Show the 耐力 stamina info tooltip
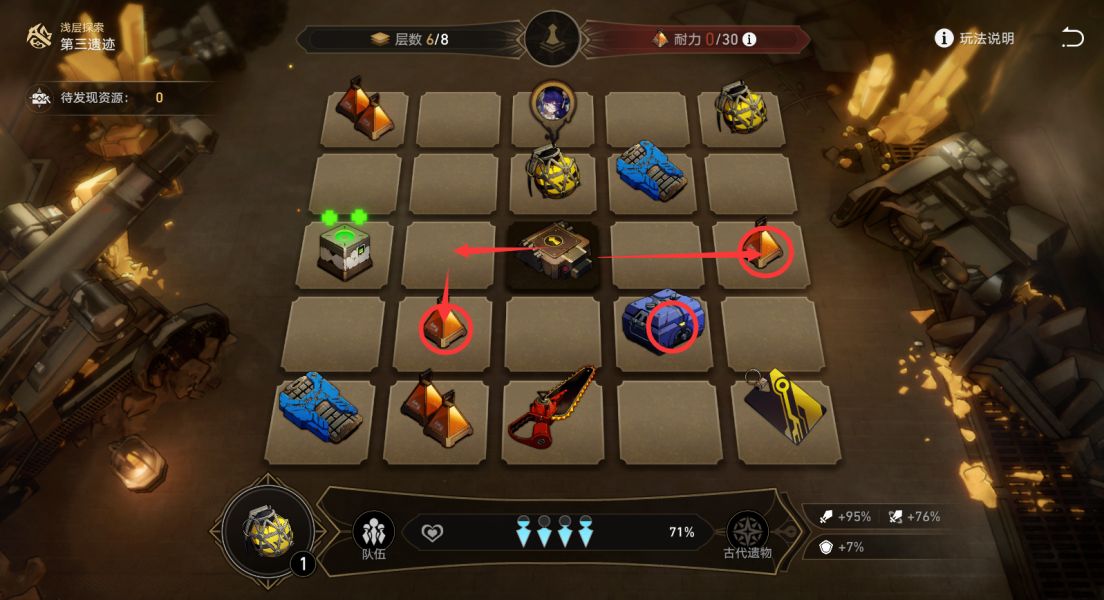This screenshot has width=1104, height=600. pyautogui.click(x=749, y=40)
